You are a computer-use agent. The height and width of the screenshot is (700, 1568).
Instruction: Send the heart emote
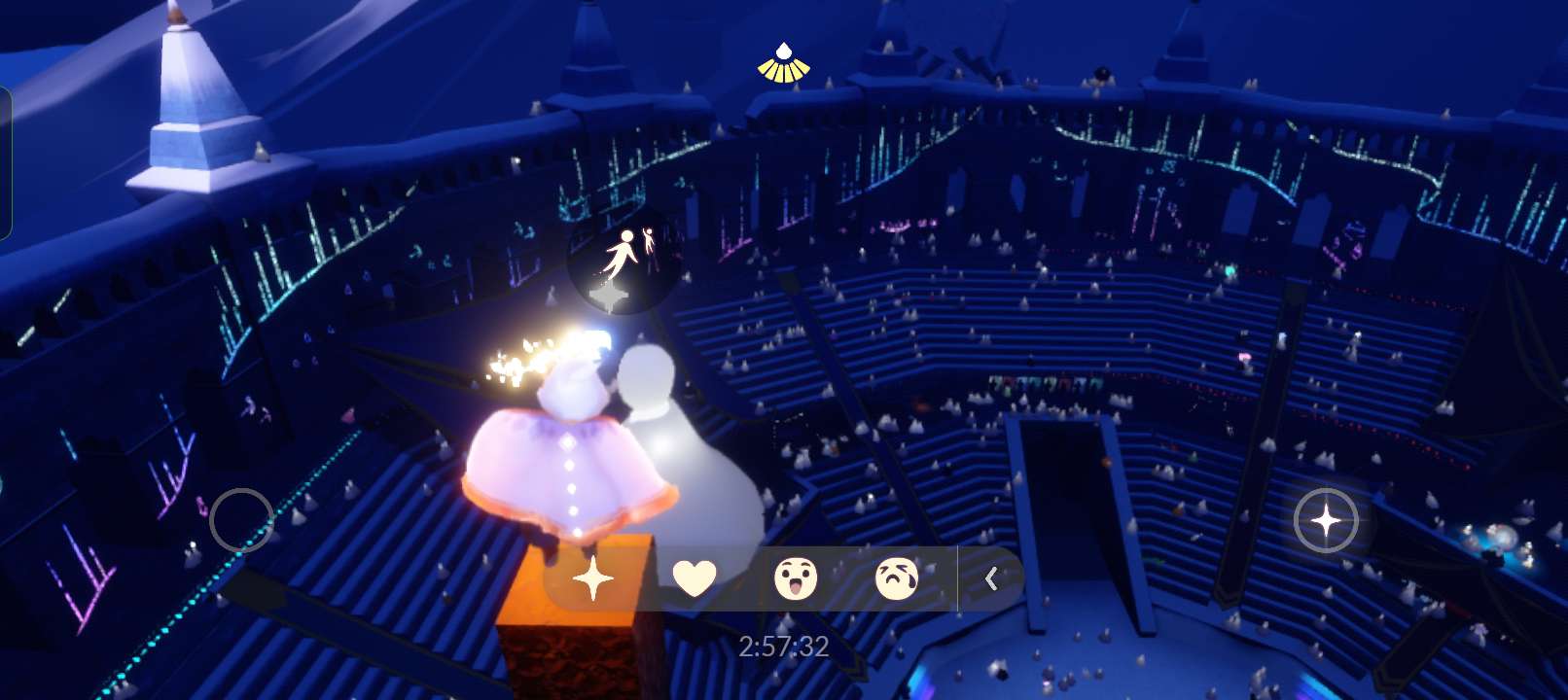point(695,579)
